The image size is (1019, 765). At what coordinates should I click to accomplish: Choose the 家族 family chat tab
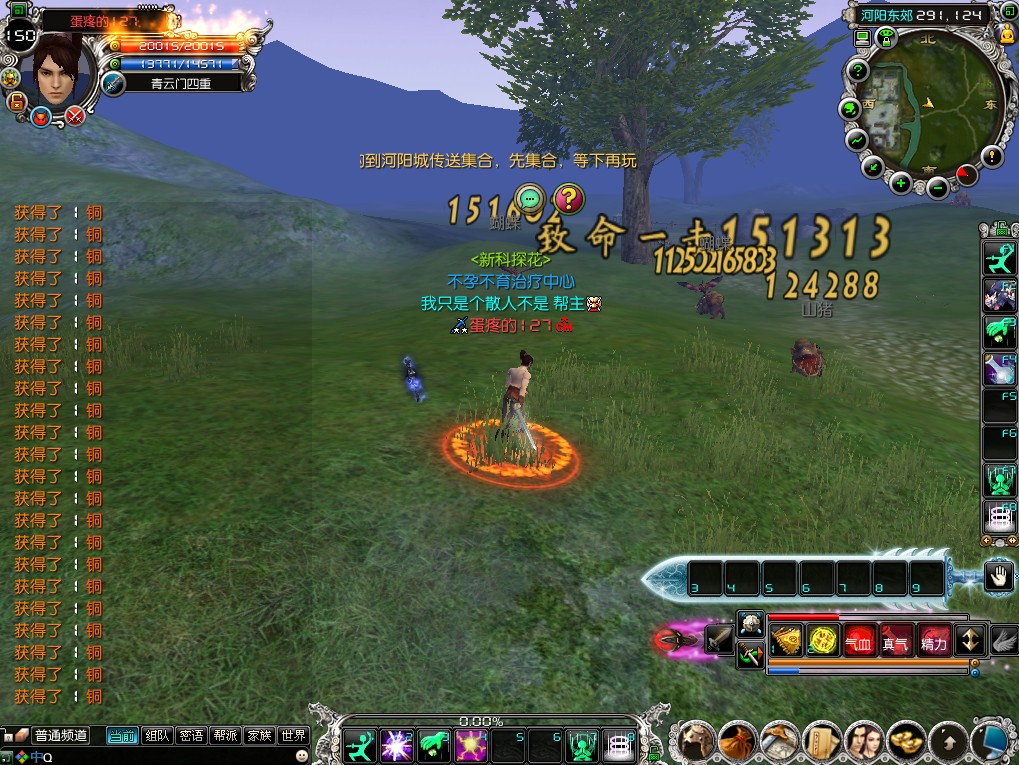259,736
